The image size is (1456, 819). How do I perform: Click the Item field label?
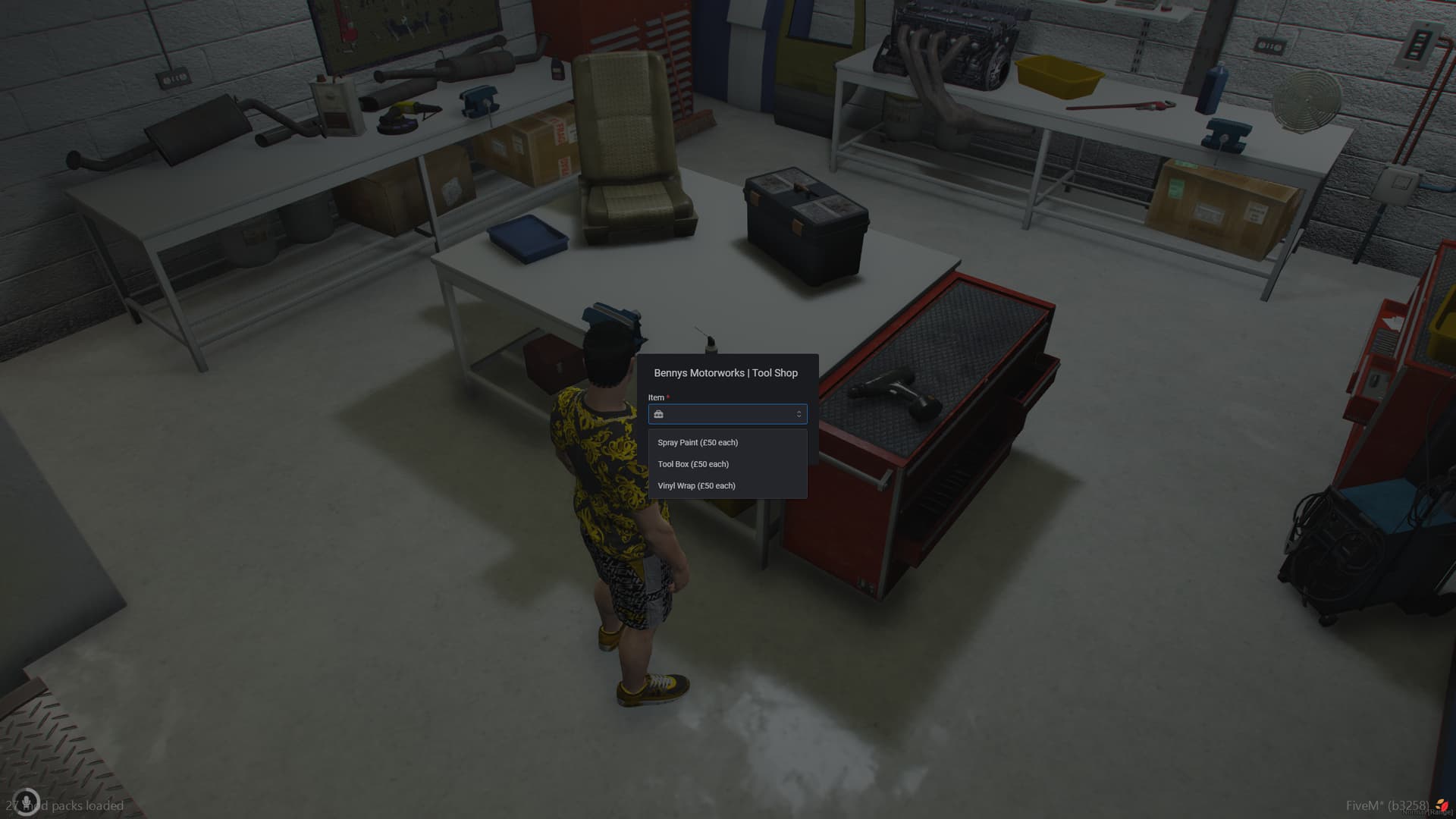[x=656, y=397]
